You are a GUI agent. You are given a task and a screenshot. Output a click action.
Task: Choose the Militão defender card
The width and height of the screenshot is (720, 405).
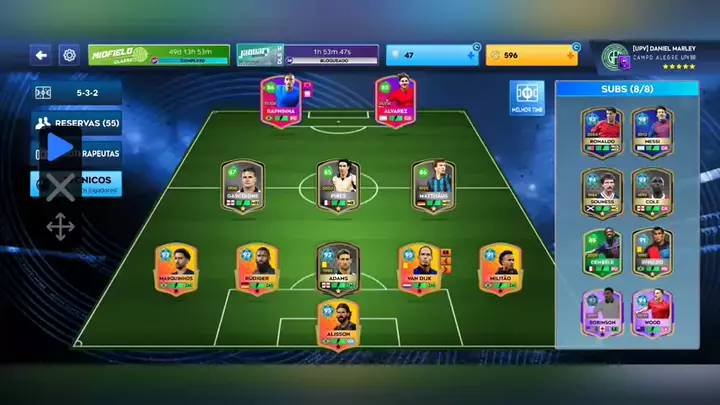pos(499,268)
